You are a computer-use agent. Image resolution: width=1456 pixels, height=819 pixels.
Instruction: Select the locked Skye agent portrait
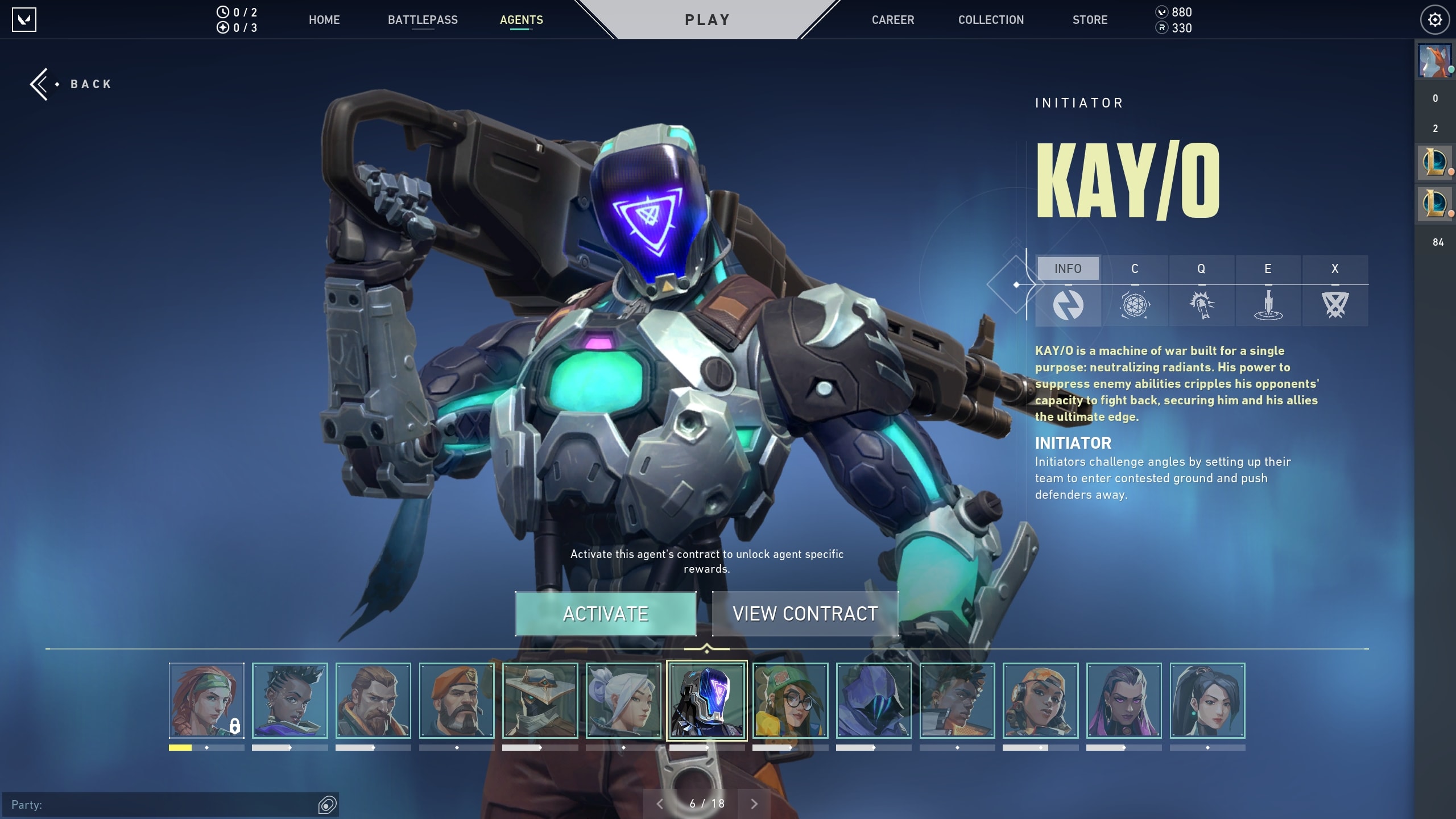(206, 701)
